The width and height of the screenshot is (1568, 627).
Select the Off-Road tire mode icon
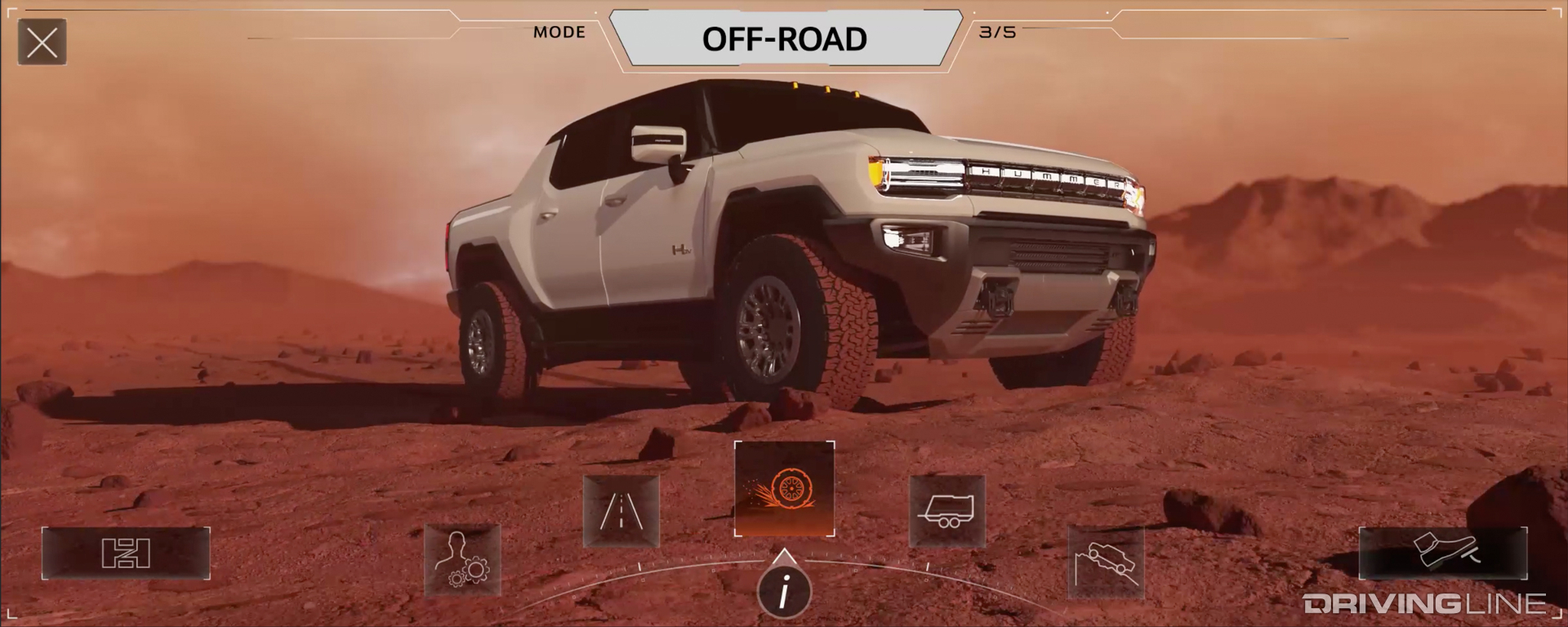784,490
